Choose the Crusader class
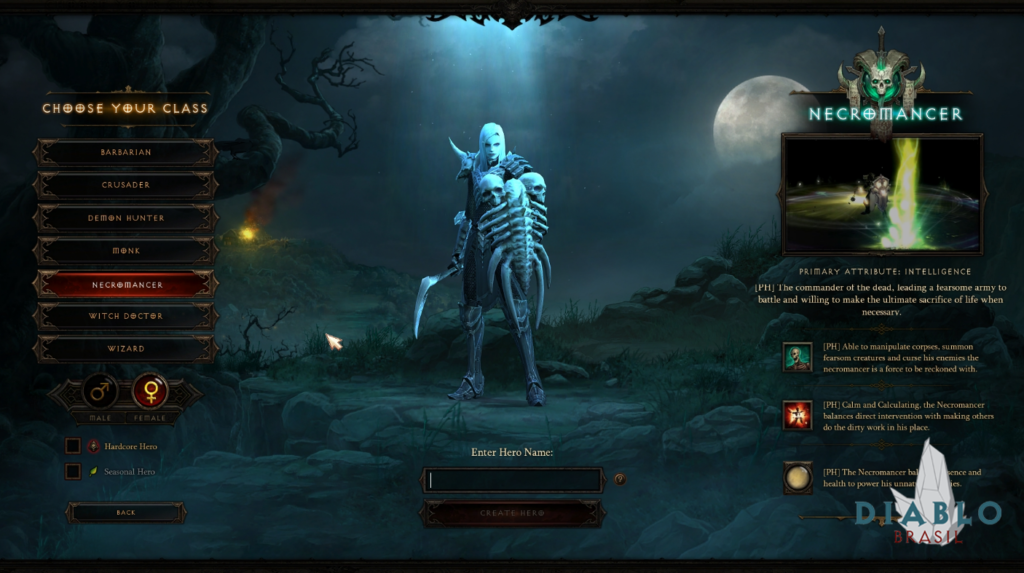This screenshot has width=1024, height=573. [x=126, y=185]
